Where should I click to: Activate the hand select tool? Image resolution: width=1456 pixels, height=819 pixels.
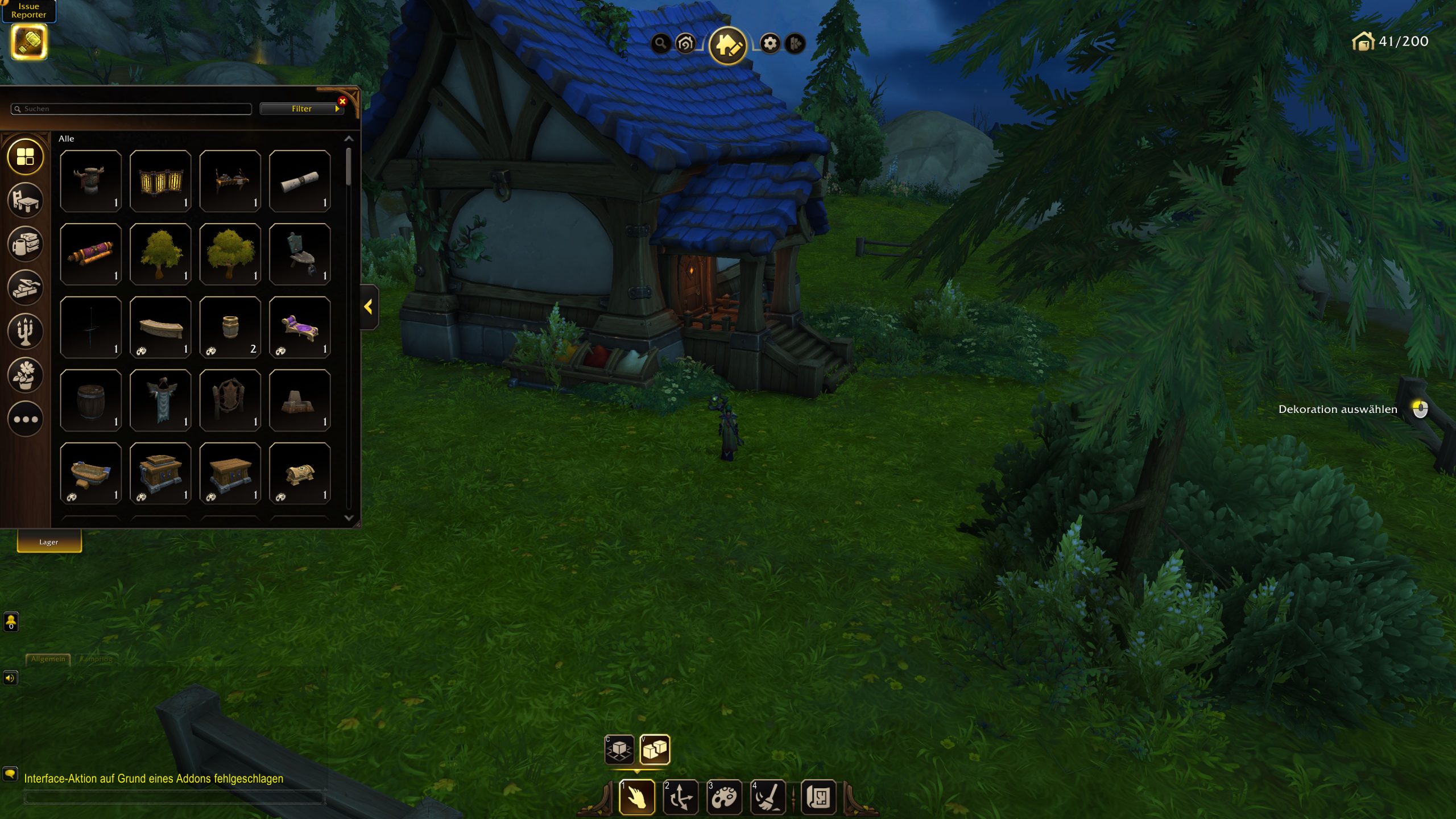click(x=636, y=797)
